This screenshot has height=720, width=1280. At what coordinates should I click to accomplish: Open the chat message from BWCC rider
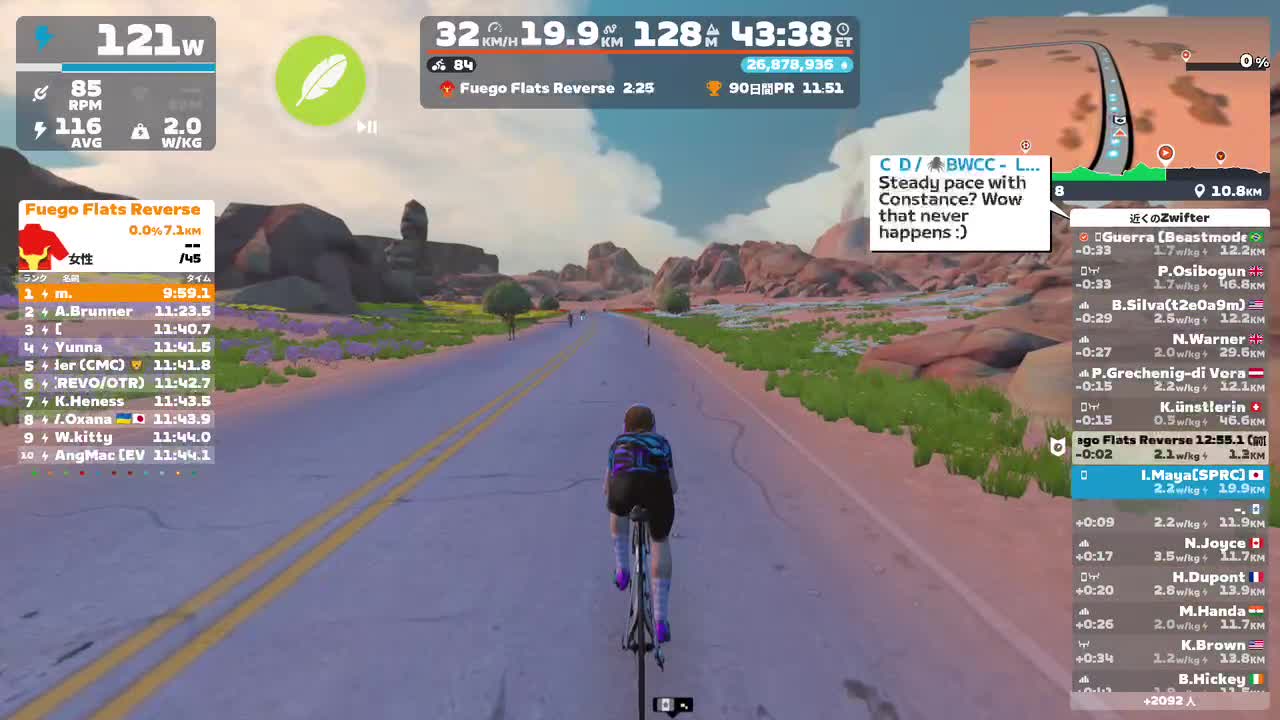(958, 200)
